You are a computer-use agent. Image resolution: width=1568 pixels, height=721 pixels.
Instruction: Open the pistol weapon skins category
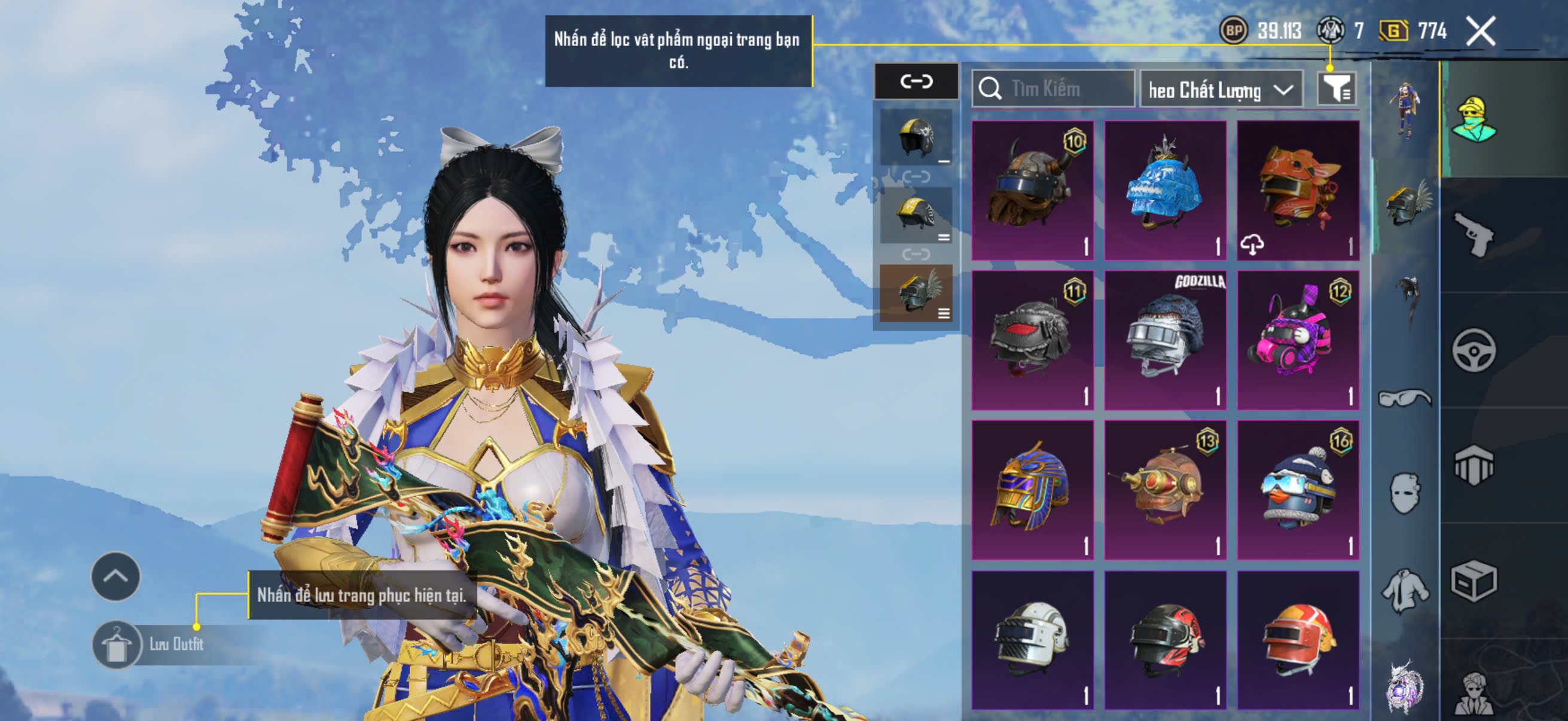coord(1474,235)
